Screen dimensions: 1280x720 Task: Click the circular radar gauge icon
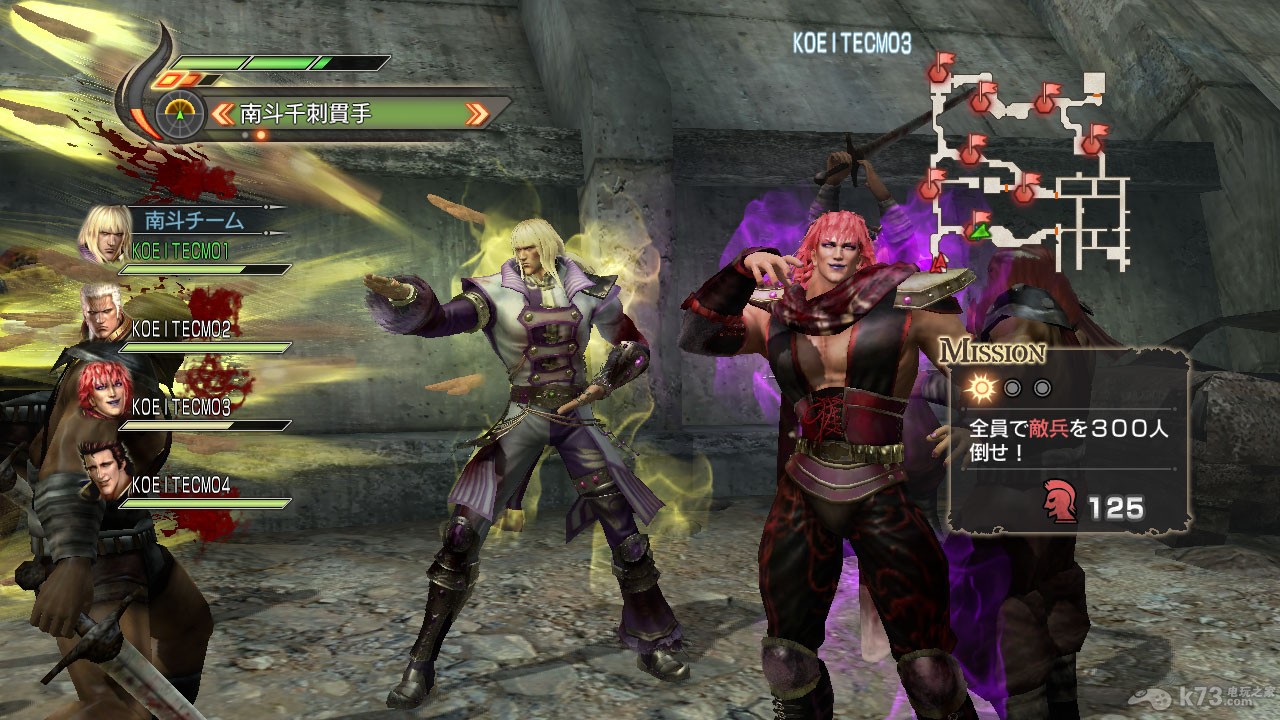coord(180,114)
